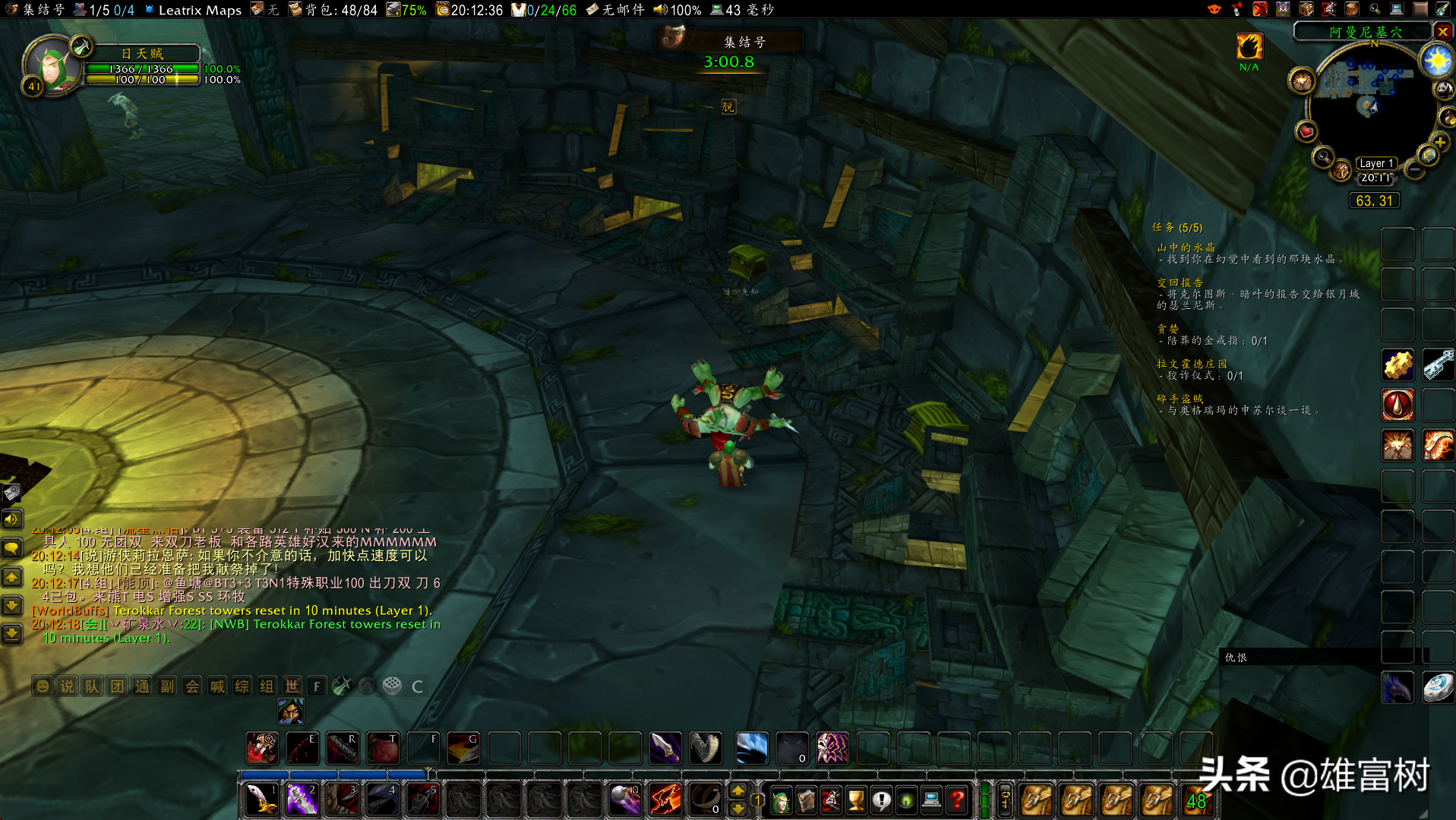The width and height of the screenshot is (1456, 820).
Task: Select the 会 (Guild) chat channel button
Action: [192, 686]
